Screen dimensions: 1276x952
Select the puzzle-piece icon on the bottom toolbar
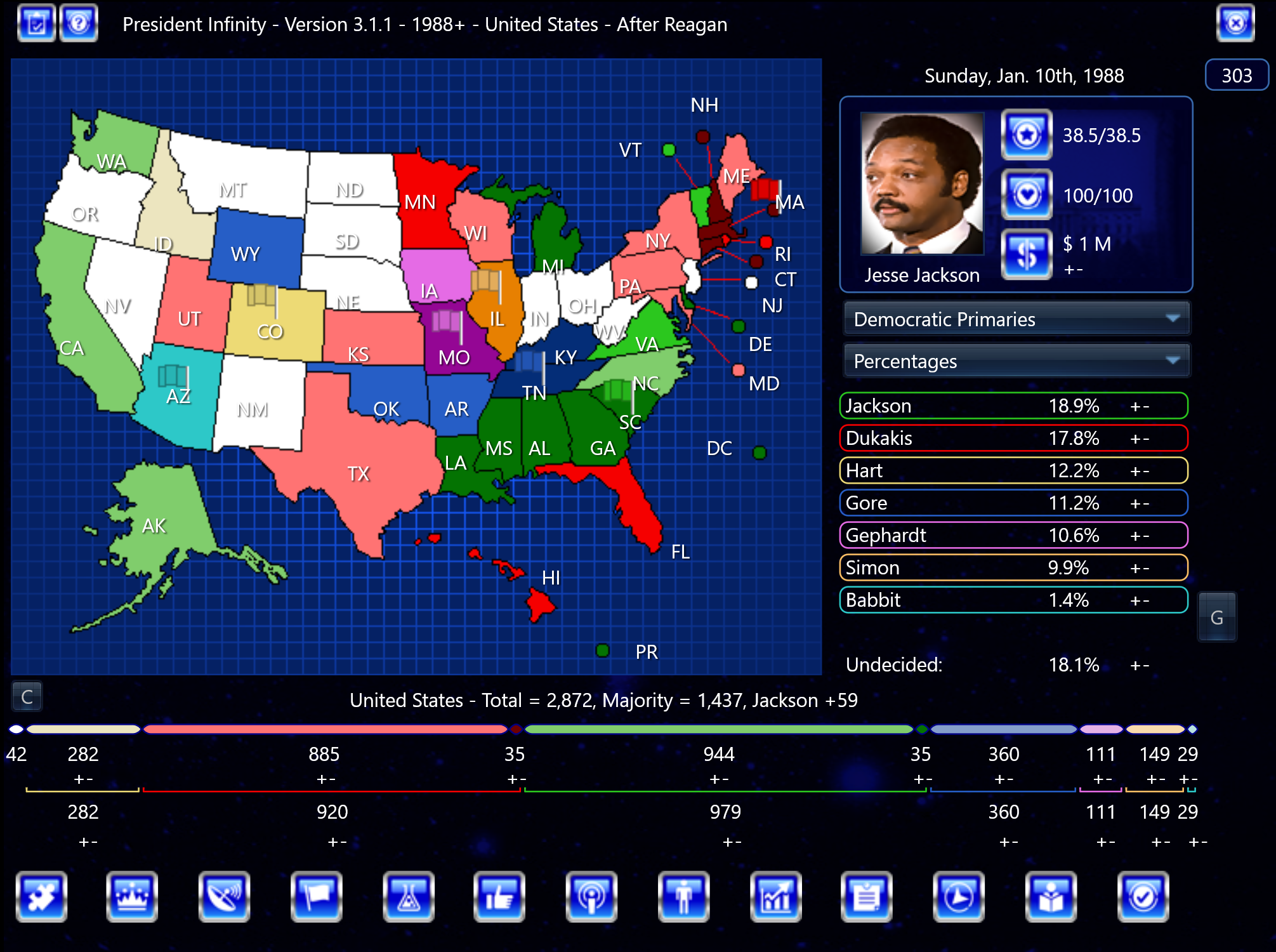(x=41, y=897)
